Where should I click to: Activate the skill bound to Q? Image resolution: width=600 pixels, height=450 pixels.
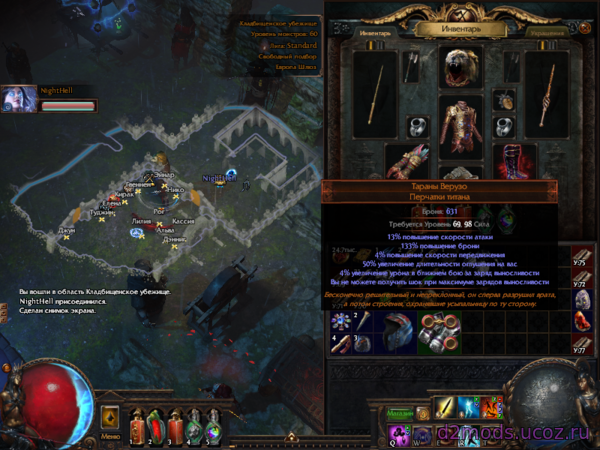point(398,434)
